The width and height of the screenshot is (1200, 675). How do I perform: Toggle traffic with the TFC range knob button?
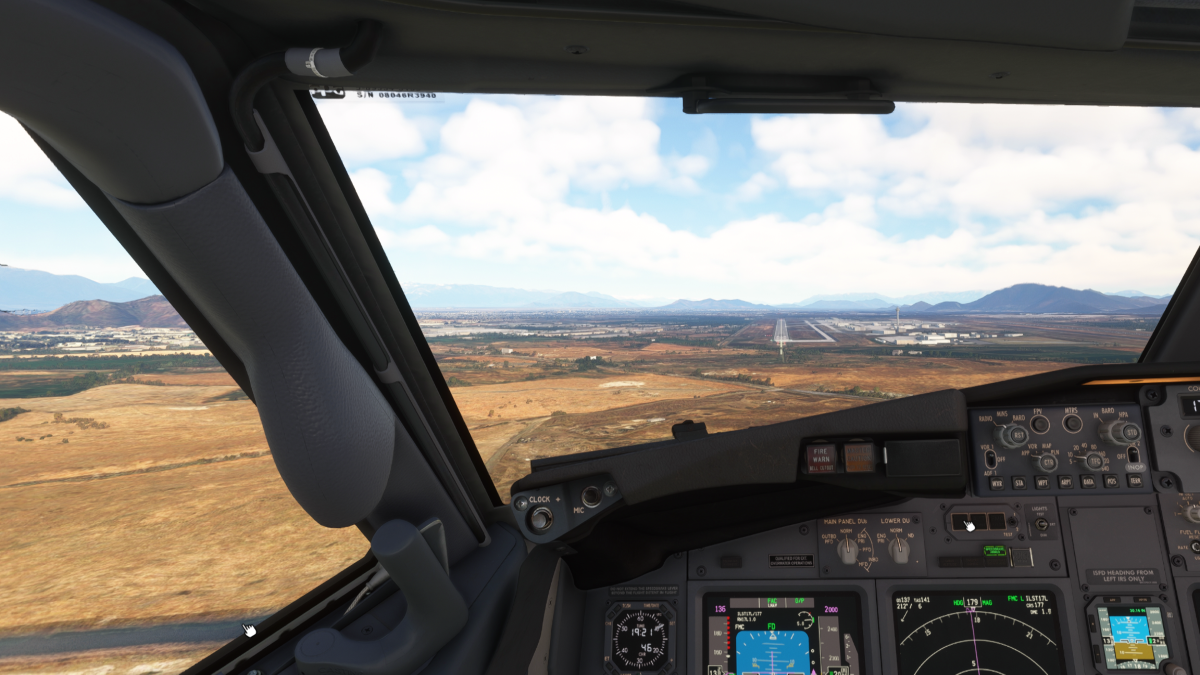[1095, 459]
